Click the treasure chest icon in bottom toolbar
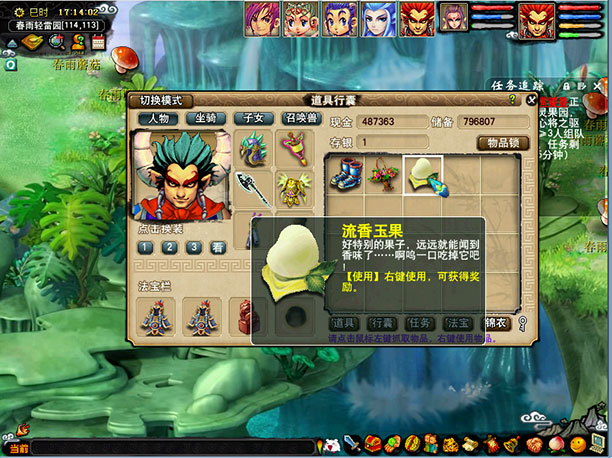 [x=371, y=443]
